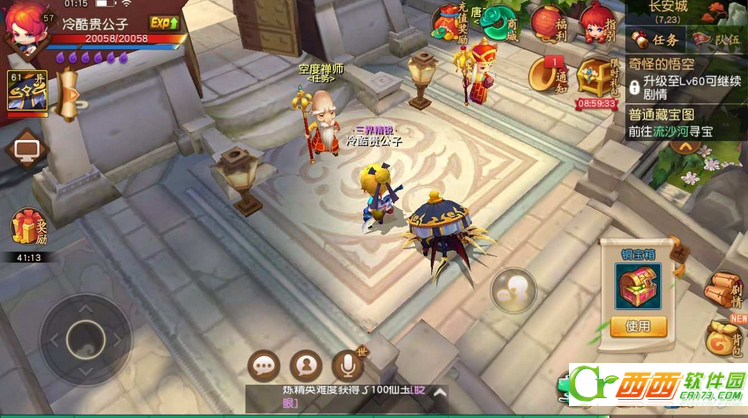Expand the chat log arrow
This screenshot has height=418, width=748.
pos(439,393)
